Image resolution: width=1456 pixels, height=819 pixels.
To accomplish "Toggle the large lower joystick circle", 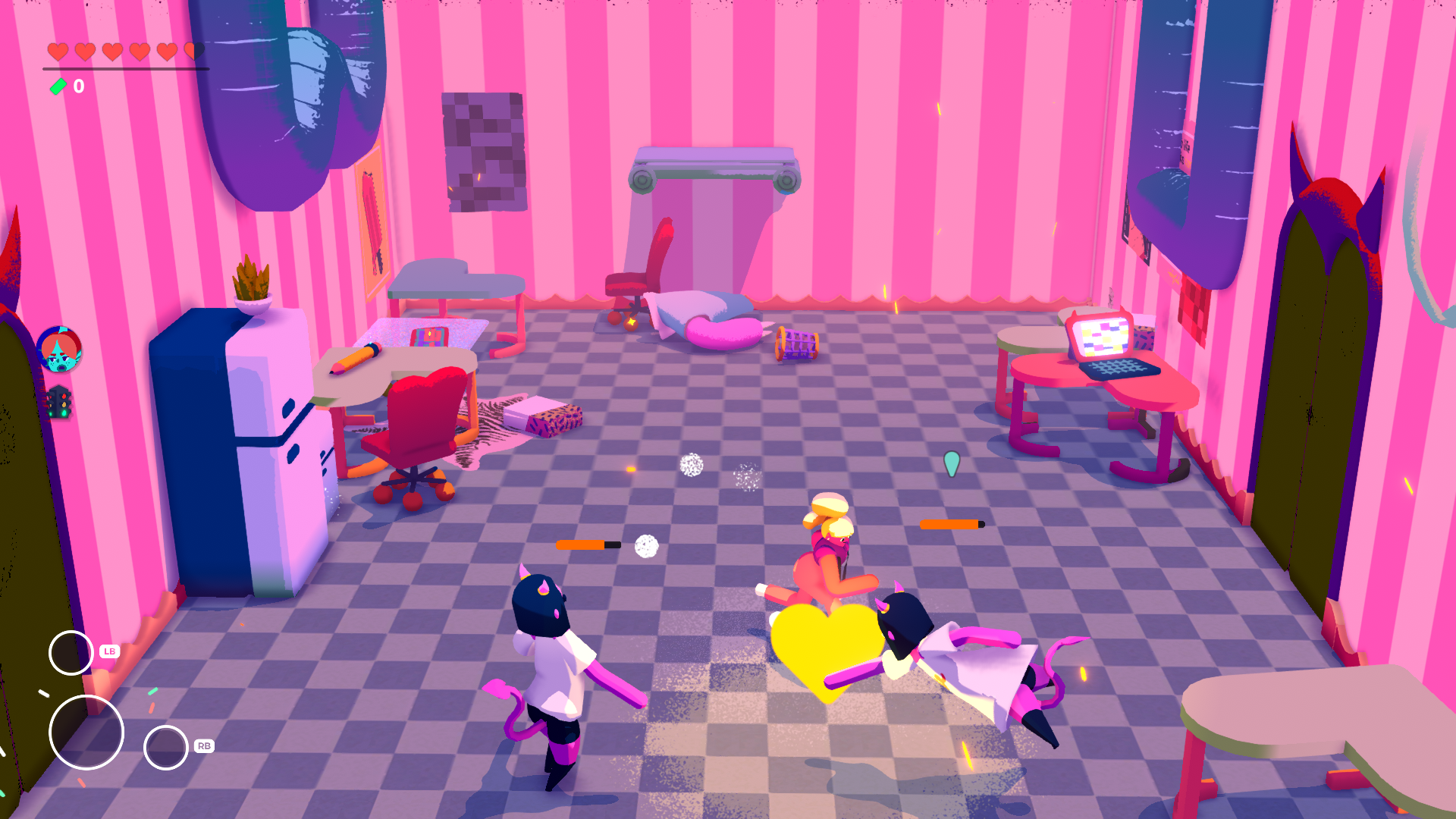I will point(86,732).
